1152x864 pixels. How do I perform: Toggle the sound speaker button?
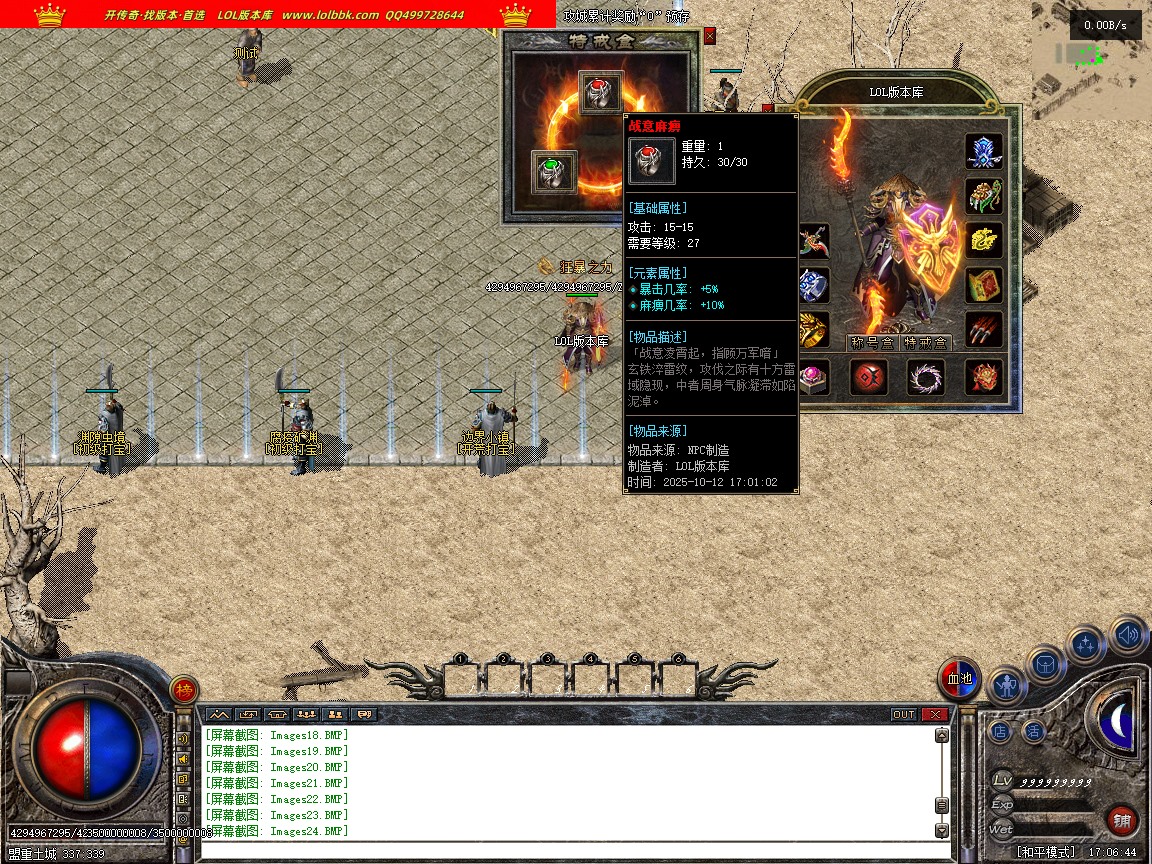point(1128,635)
